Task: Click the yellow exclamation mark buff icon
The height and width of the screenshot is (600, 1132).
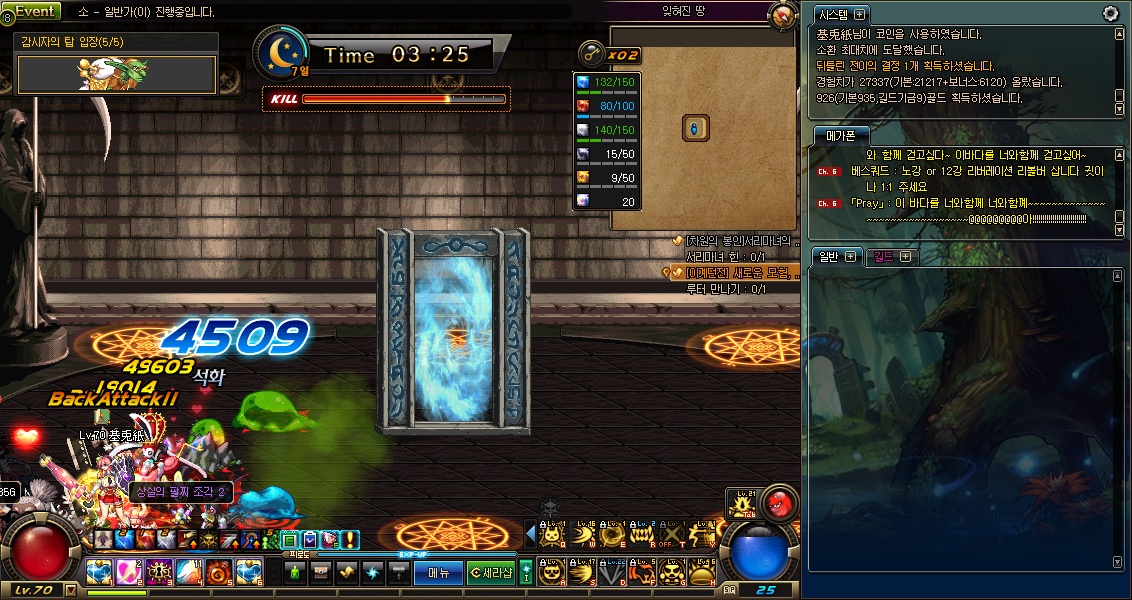Action: pyautogui.click(x=350, y=540)
